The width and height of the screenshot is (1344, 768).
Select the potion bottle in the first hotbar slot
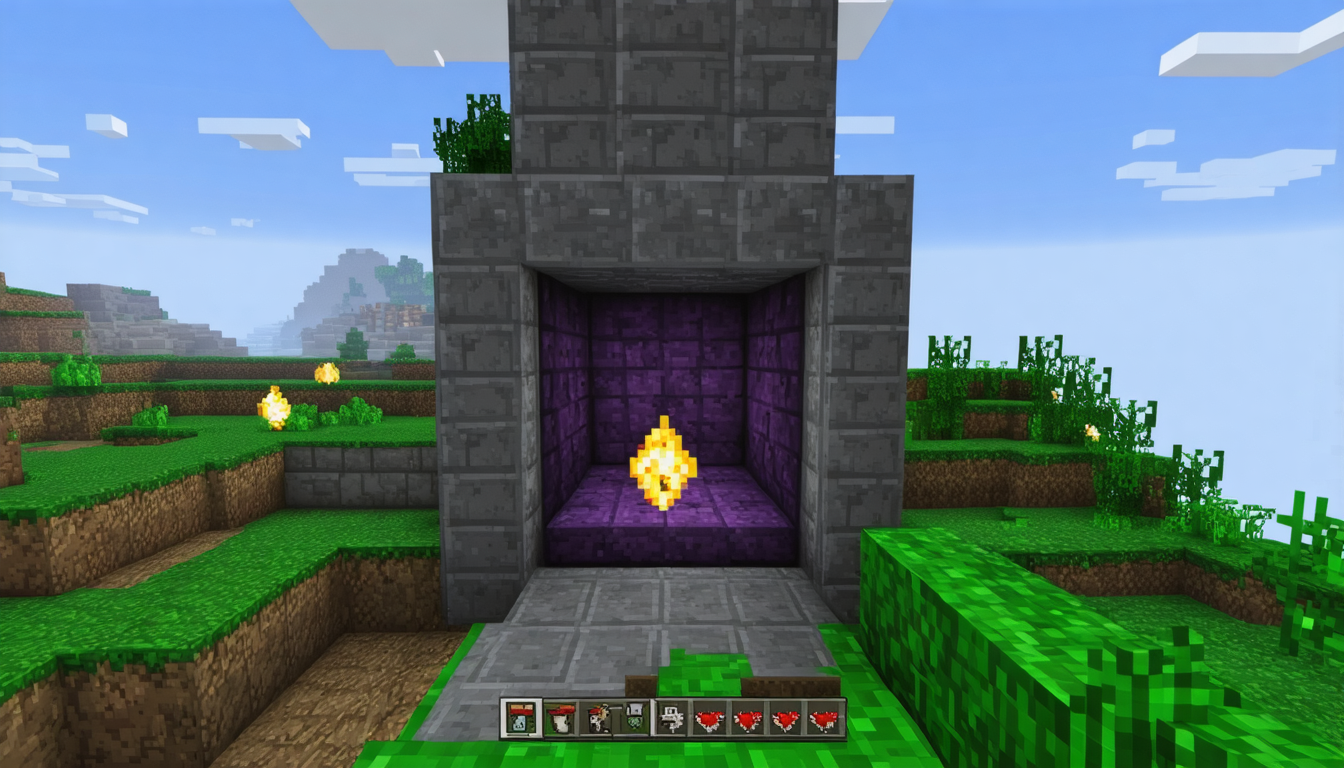[x=520, y=720]
